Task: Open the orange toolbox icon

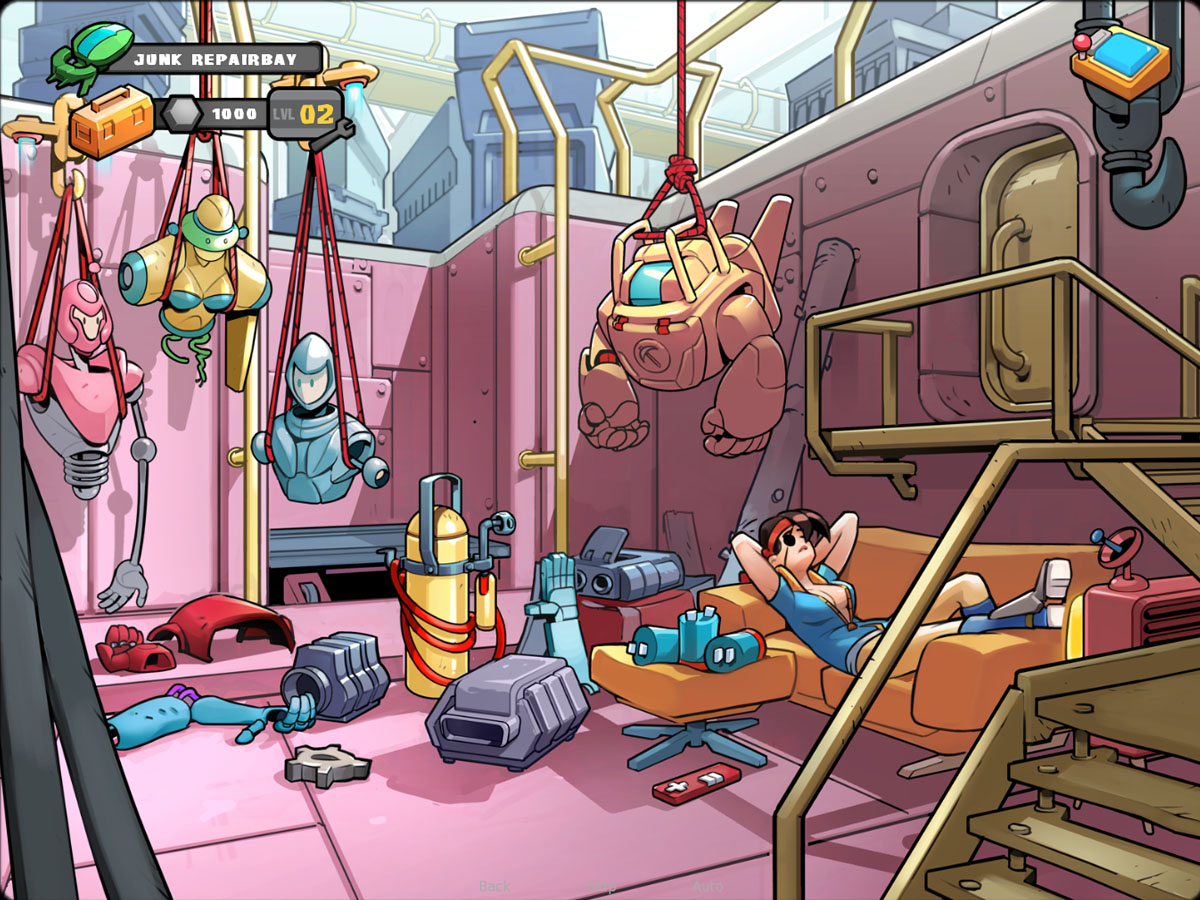Action: [110, 121]
